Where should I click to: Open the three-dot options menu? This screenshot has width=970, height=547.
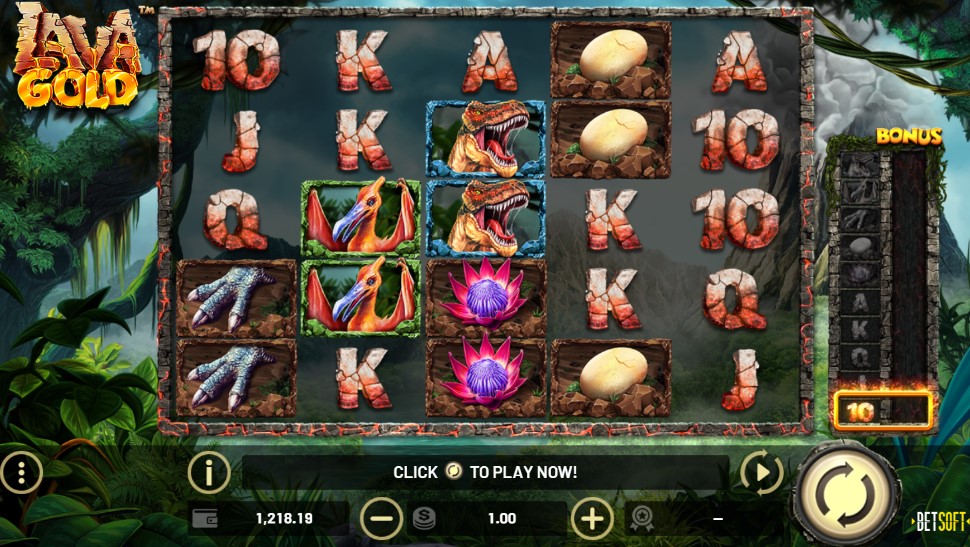pyautogui.click(x=21, y=472)
